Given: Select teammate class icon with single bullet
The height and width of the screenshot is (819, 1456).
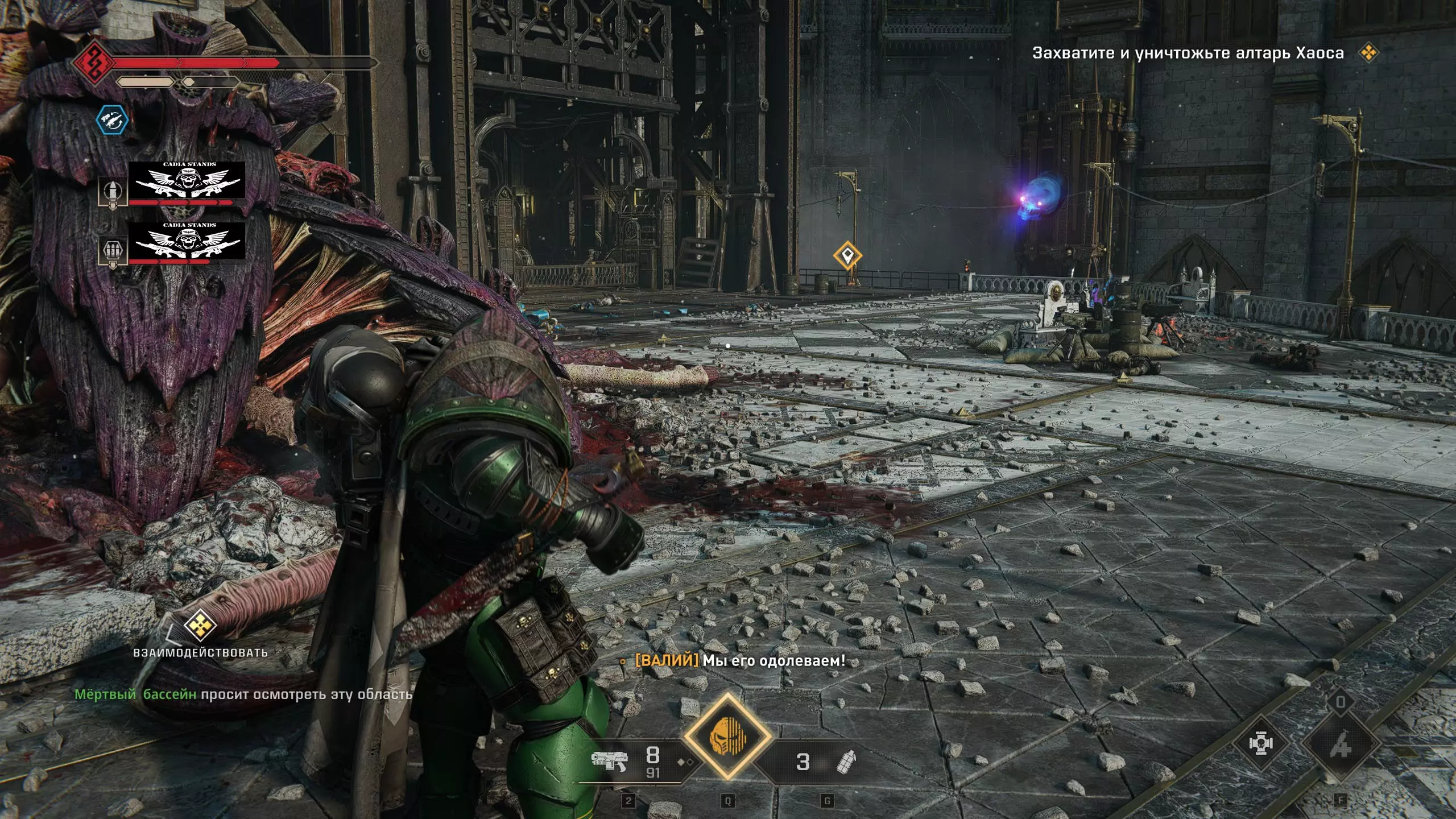Looking at the screenshot, I should (x=112, y=192).
